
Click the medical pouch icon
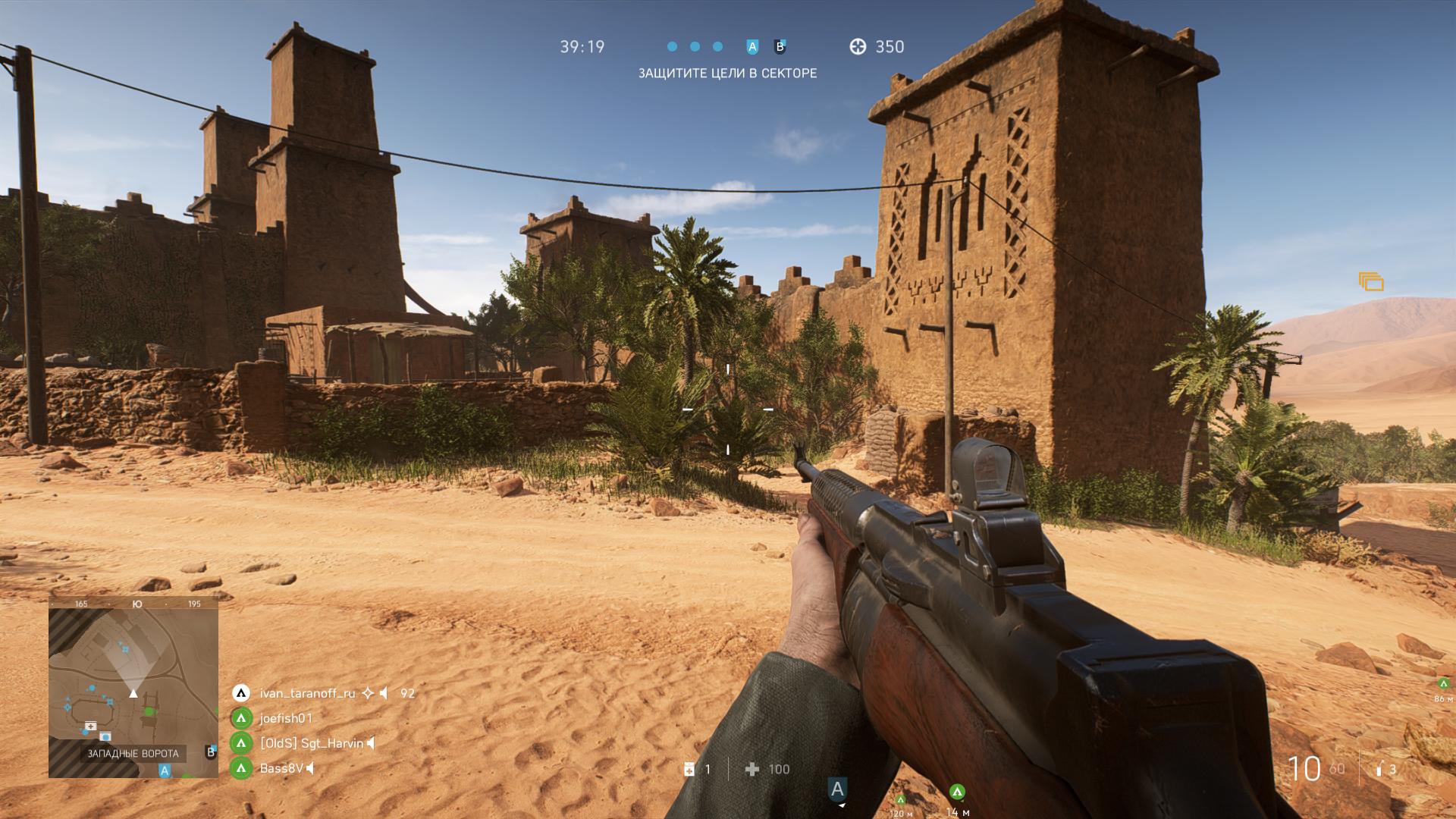pos(689,770)
